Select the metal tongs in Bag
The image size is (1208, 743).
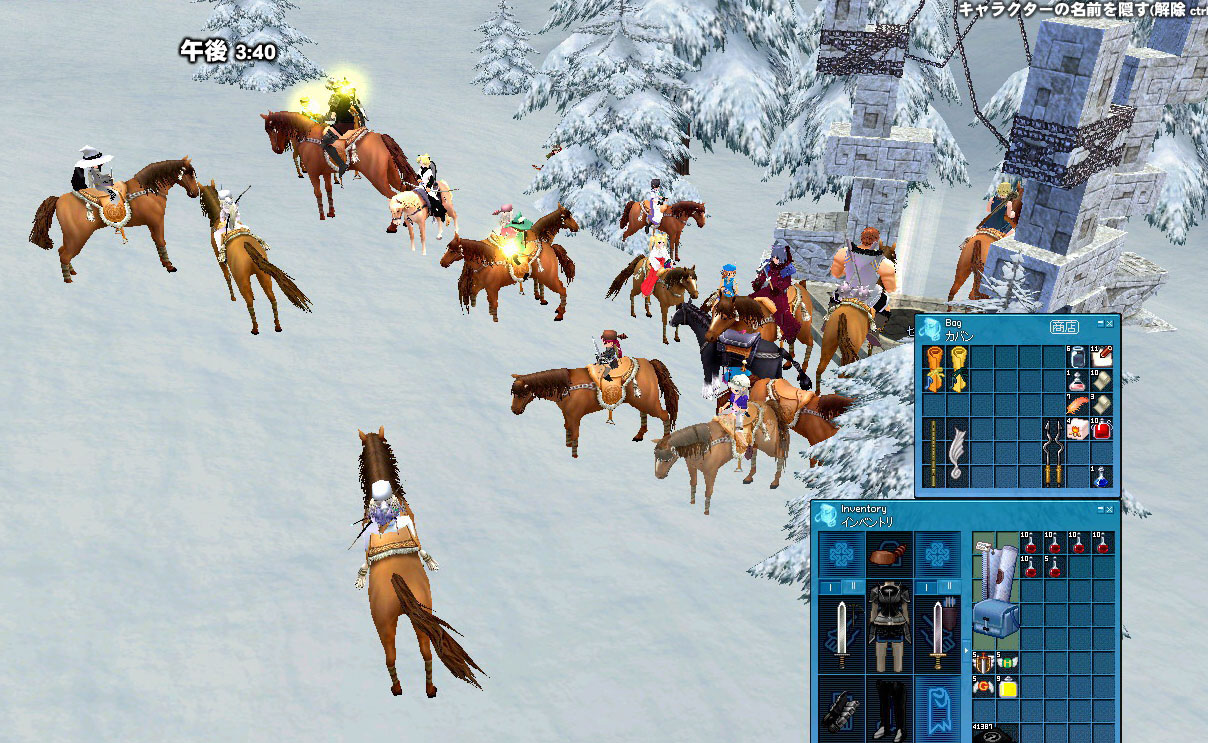1053,452
